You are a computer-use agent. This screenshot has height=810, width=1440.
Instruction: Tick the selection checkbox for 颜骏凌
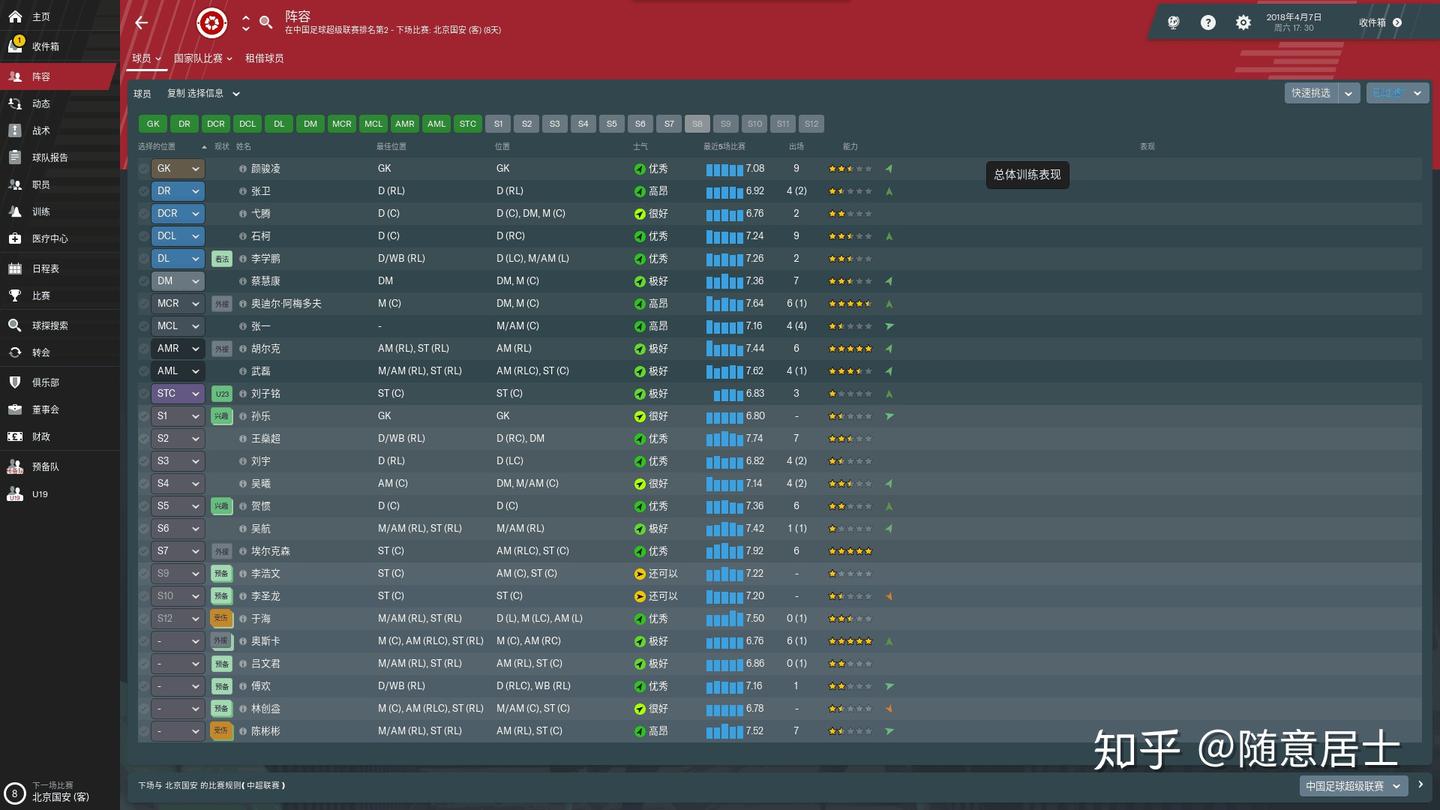pos(143,168)
